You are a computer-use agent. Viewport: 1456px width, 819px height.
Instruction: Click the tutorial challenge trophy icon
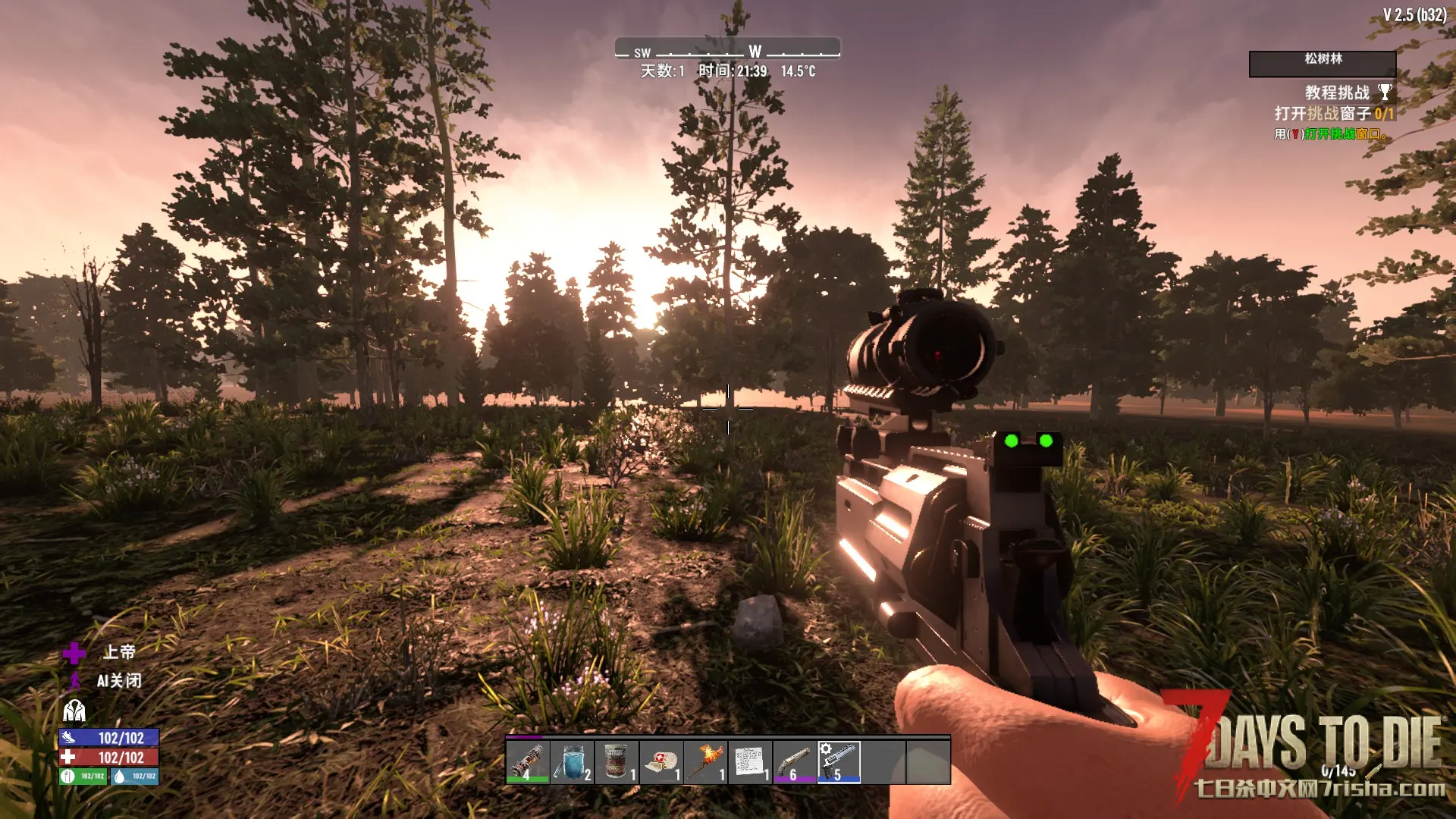(x=1385, y=93)
